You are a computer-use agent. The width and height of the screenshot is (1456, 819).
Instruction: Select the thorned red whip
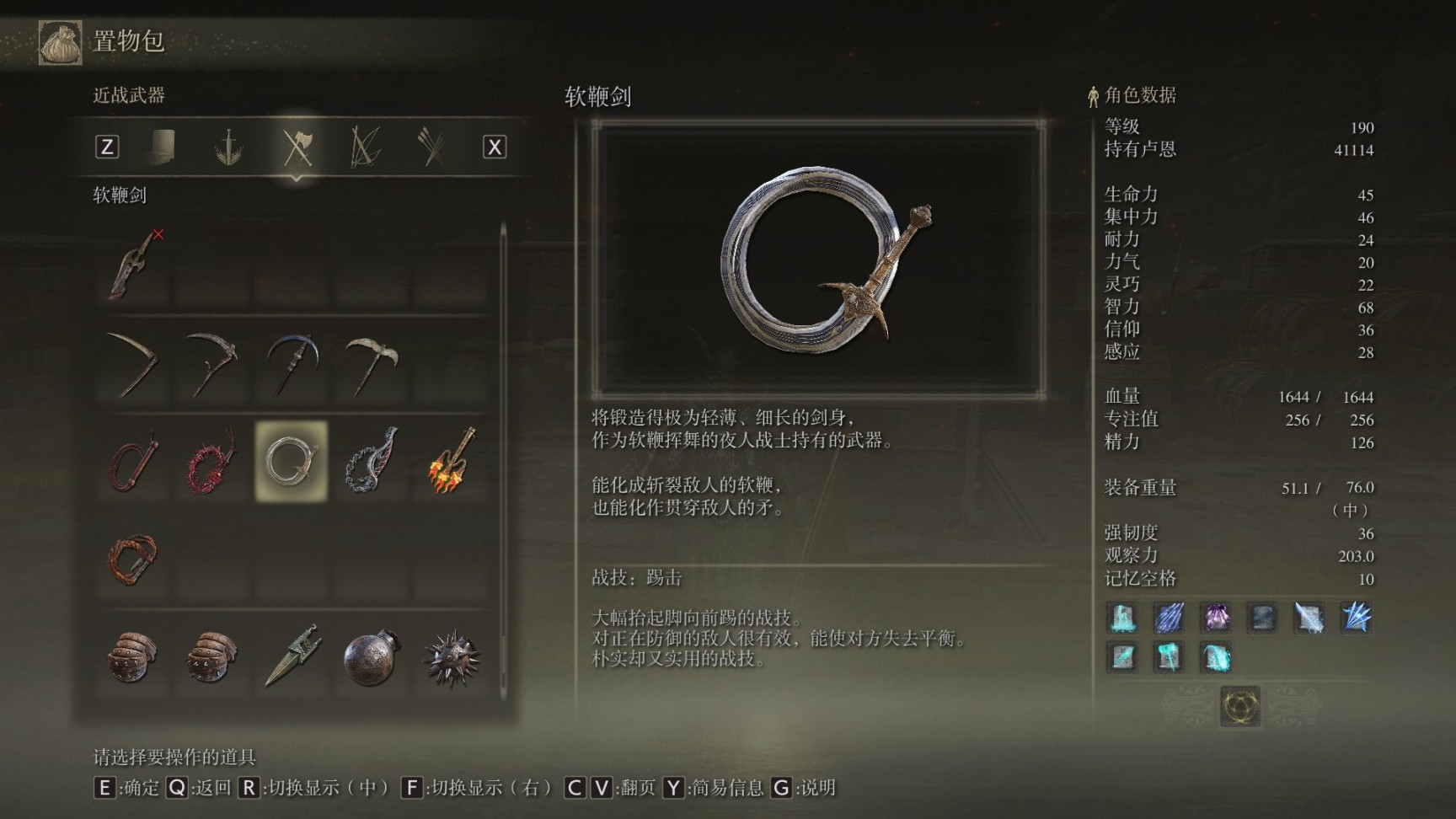pyautogui.click(x=211, y=462)
